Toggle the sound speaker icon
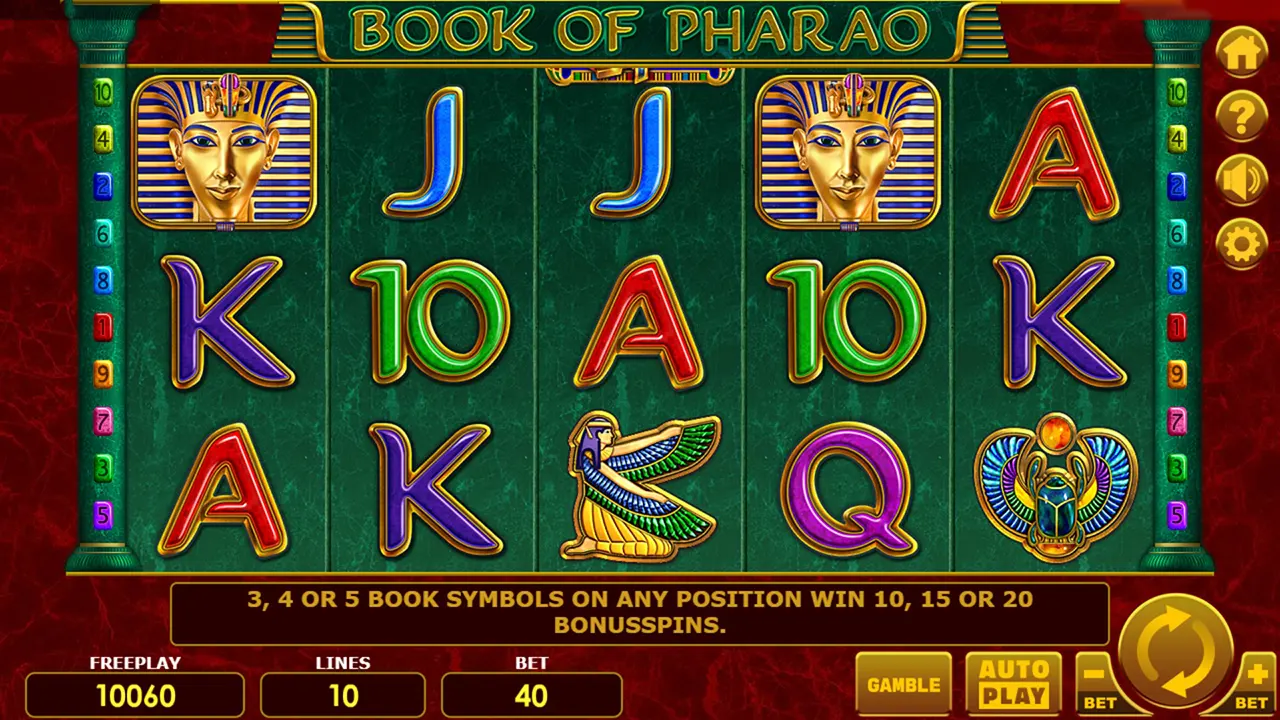Screen dimensions: 1280x720 click(1241, 180)
